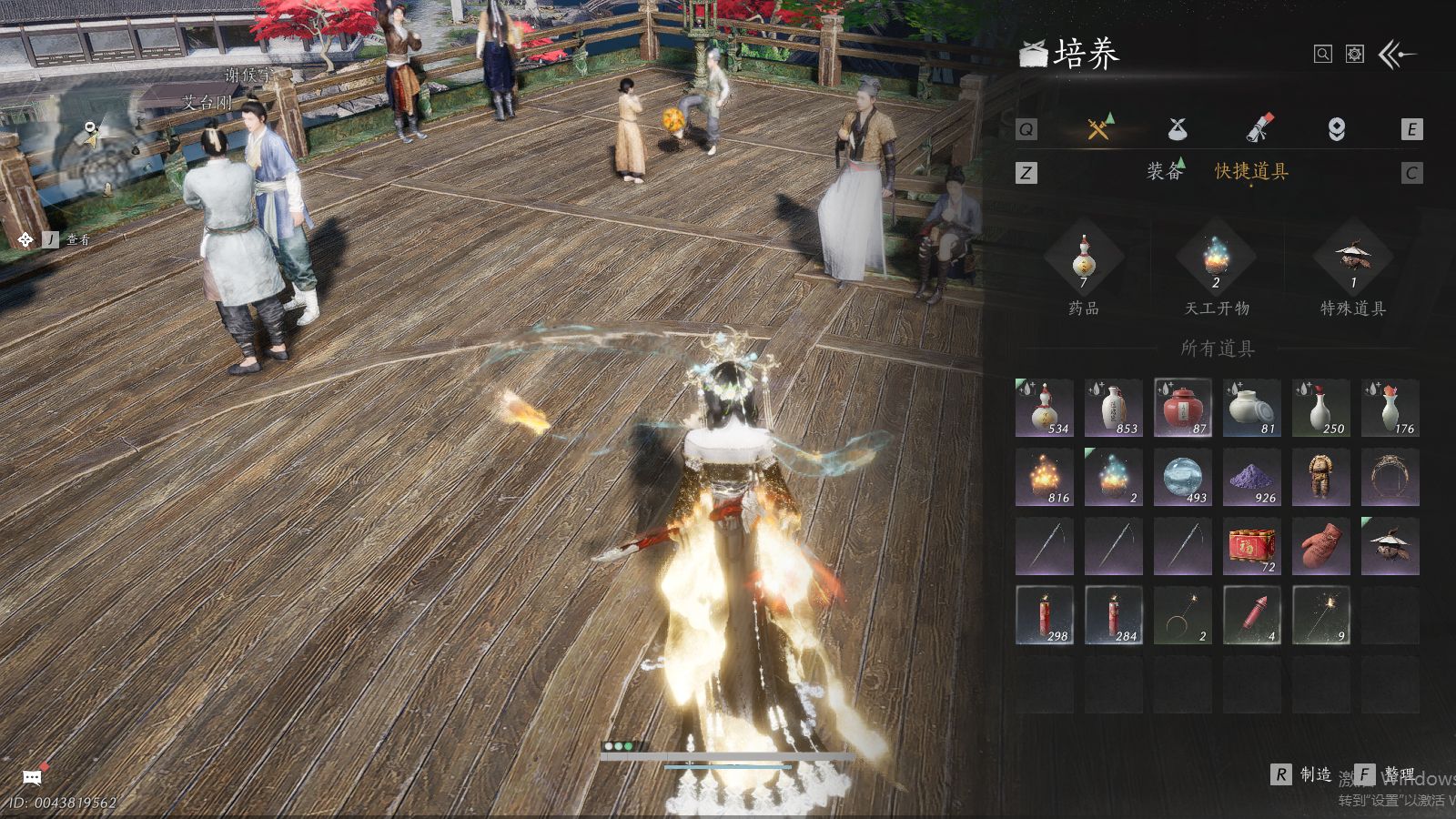Open the search magnifier in the panel header
The width and height of the screenshot is (1456, 819).
tap(1323, 55)
